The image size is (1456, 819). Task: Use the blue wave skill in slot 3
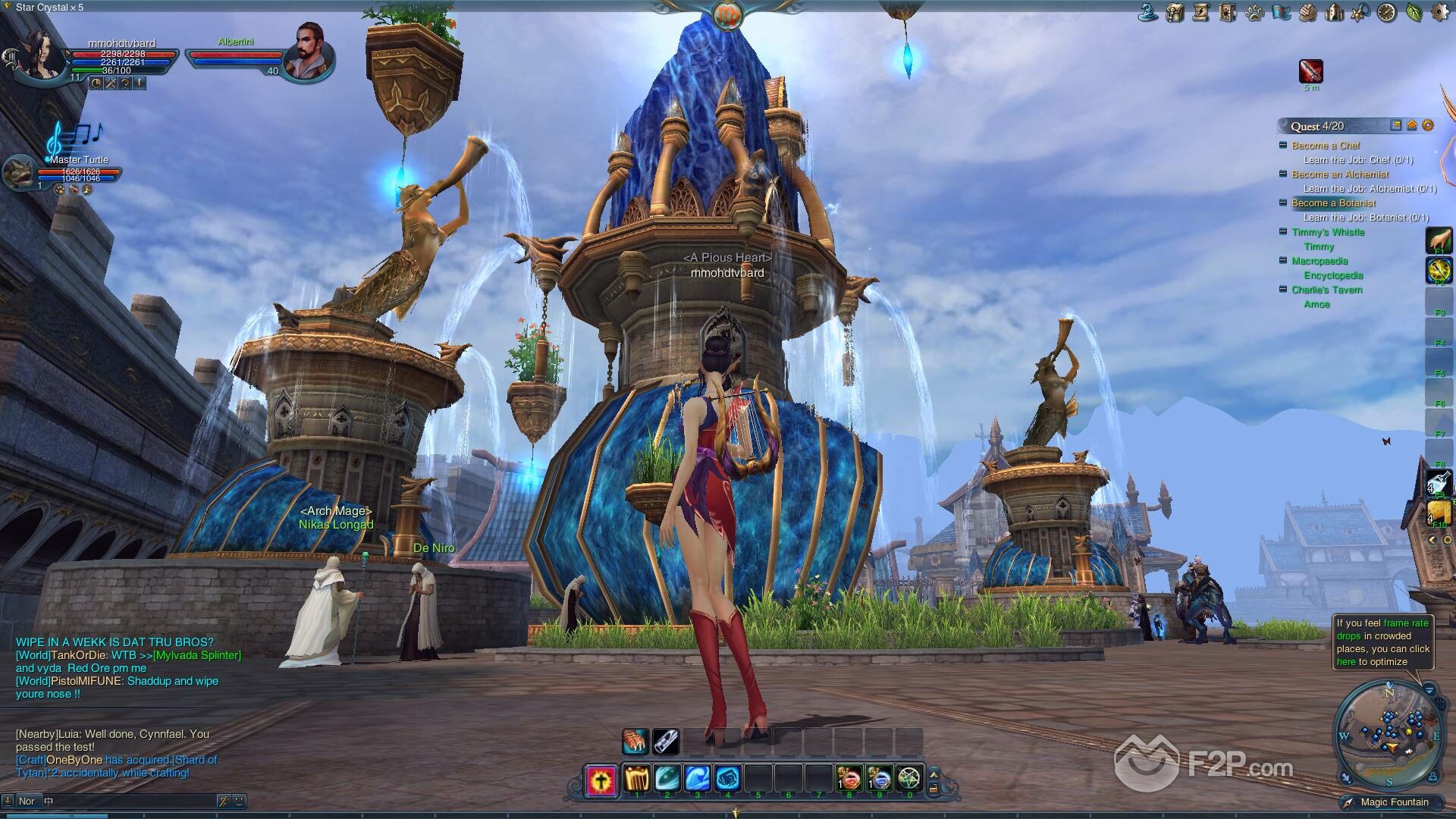697,779
